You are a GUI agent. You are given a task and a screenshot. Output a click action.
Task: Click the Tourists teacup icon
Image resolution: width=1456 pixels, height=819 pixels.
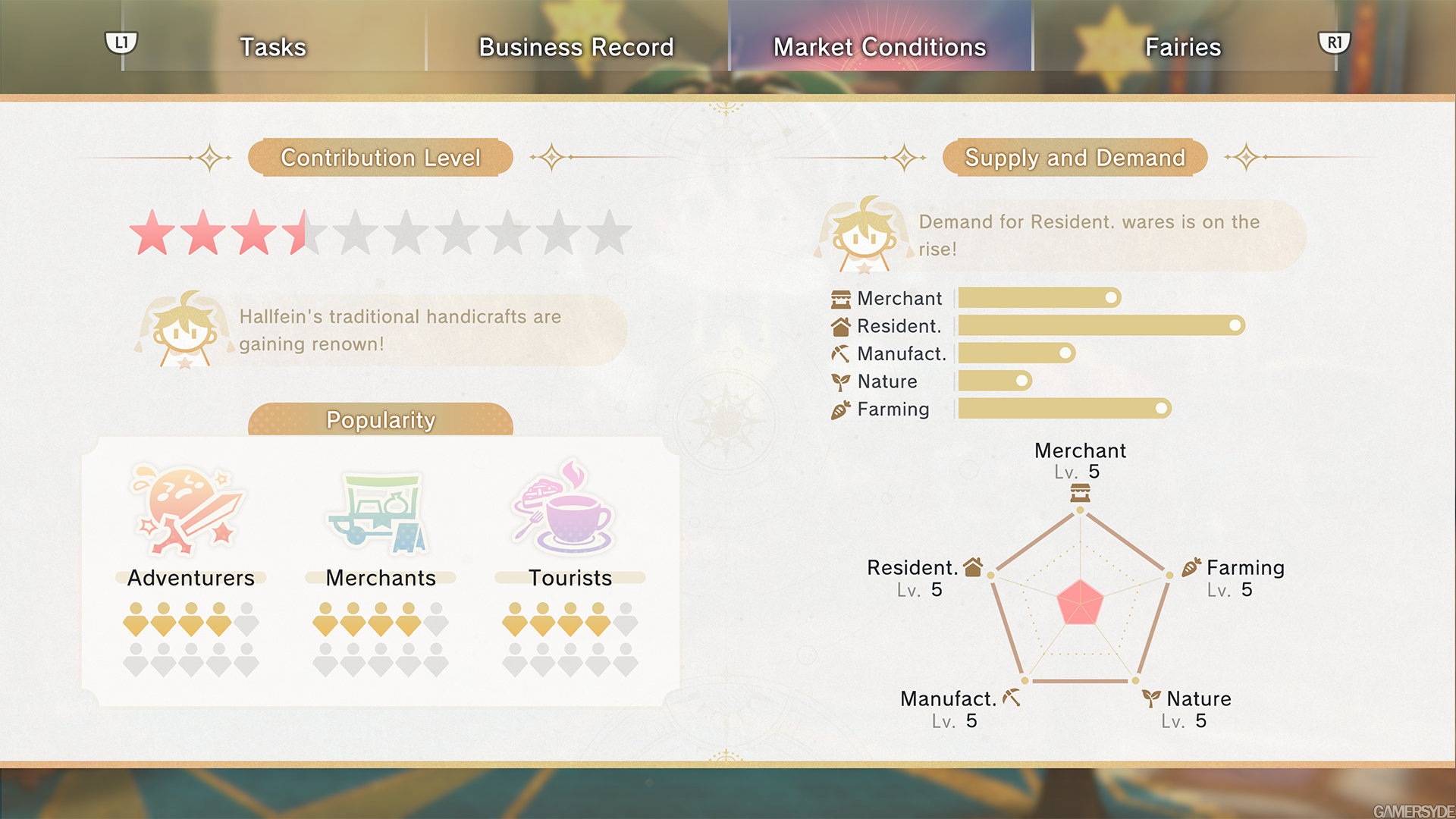coord(565,508)
